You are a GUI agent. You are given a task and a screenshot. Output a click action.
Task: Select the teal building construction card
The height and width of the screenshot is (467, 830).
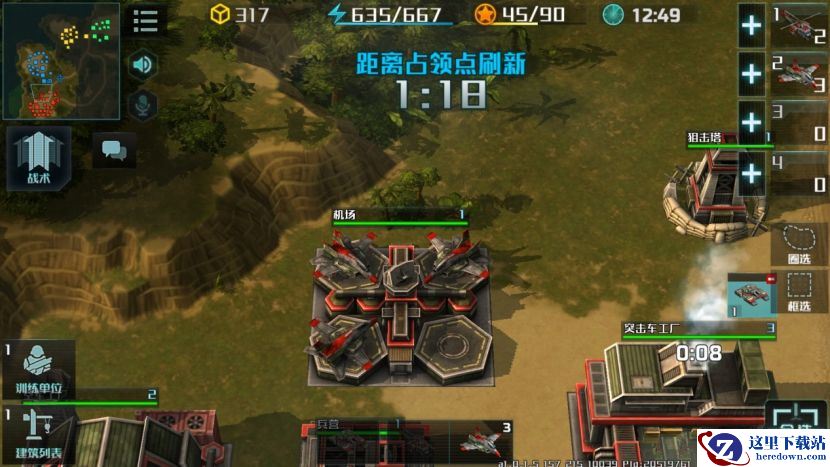point(750,297)
